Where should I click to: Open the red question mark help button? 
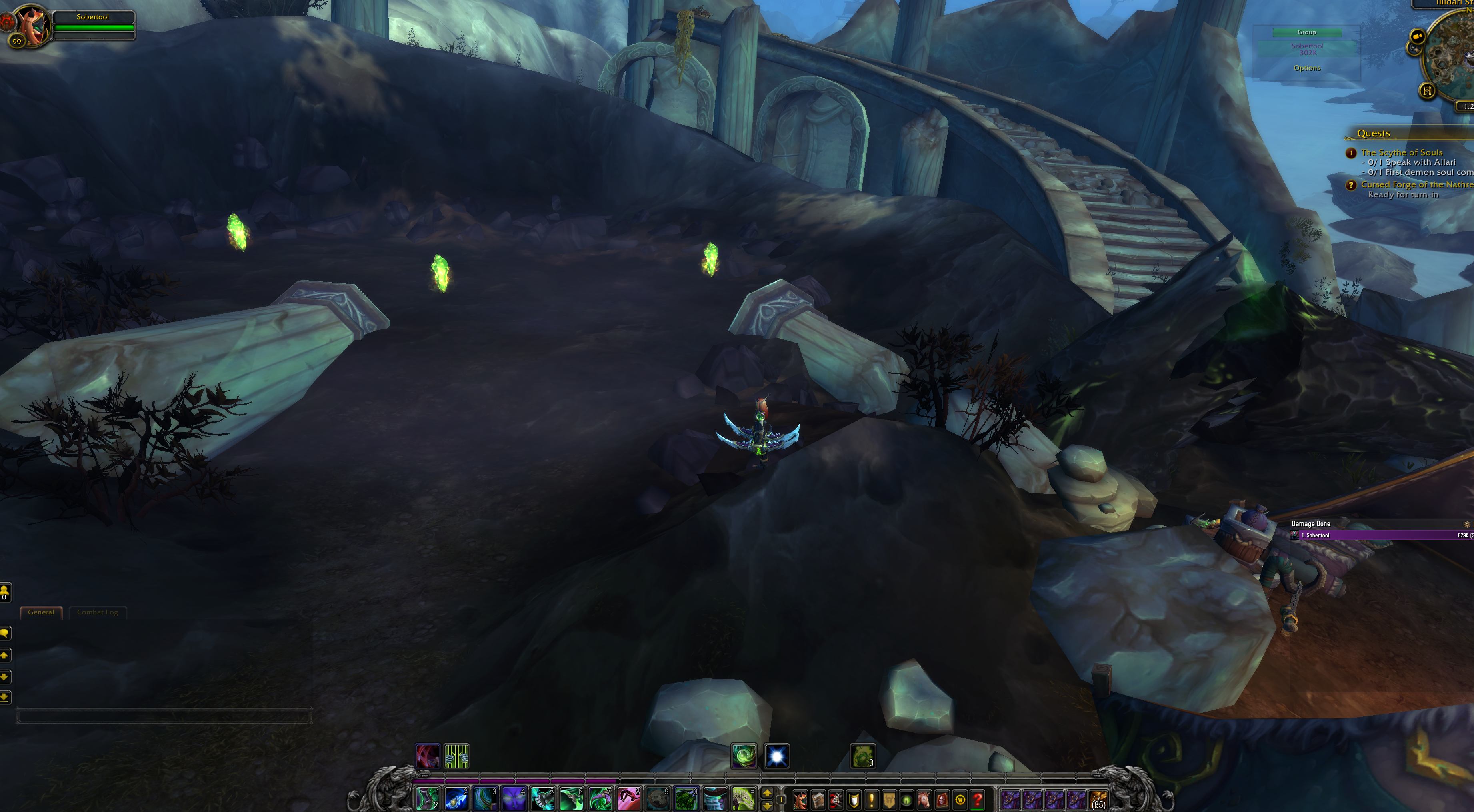977,799
